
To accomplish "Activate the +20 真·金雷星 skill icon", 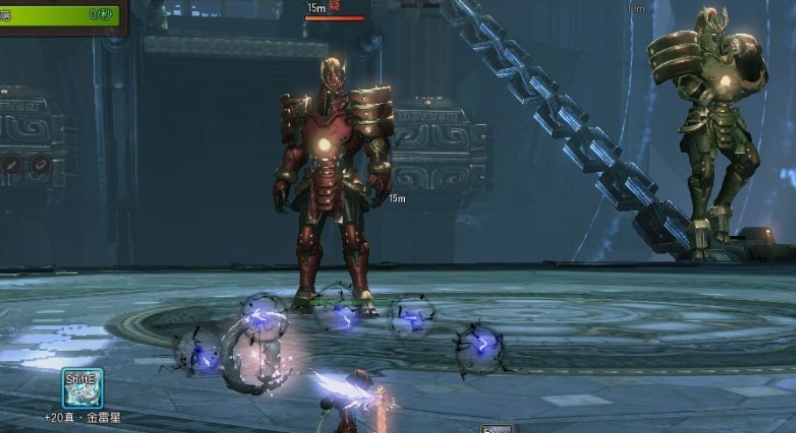I will (82, 387).
